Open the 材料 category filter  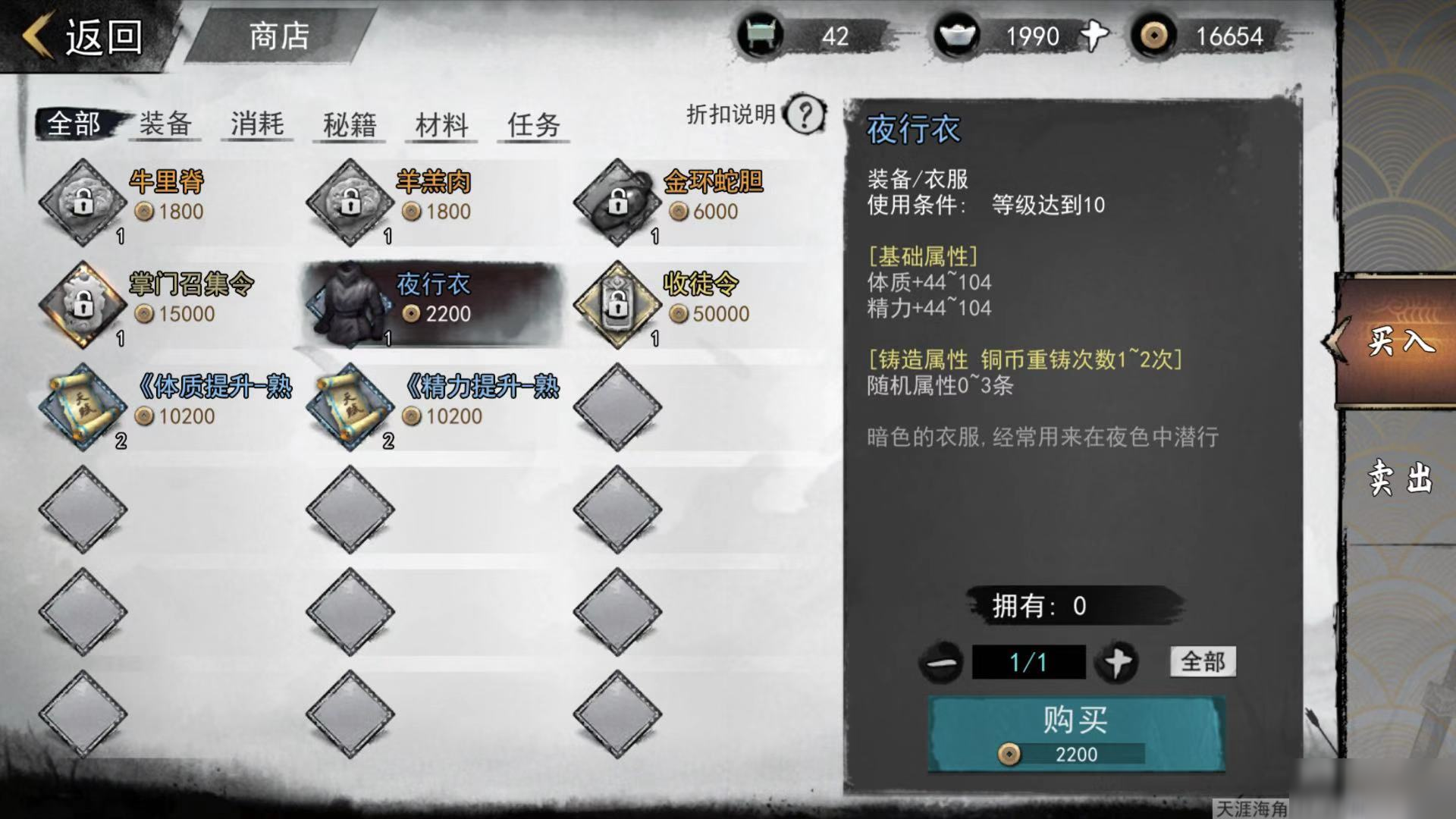pos(440,125)
